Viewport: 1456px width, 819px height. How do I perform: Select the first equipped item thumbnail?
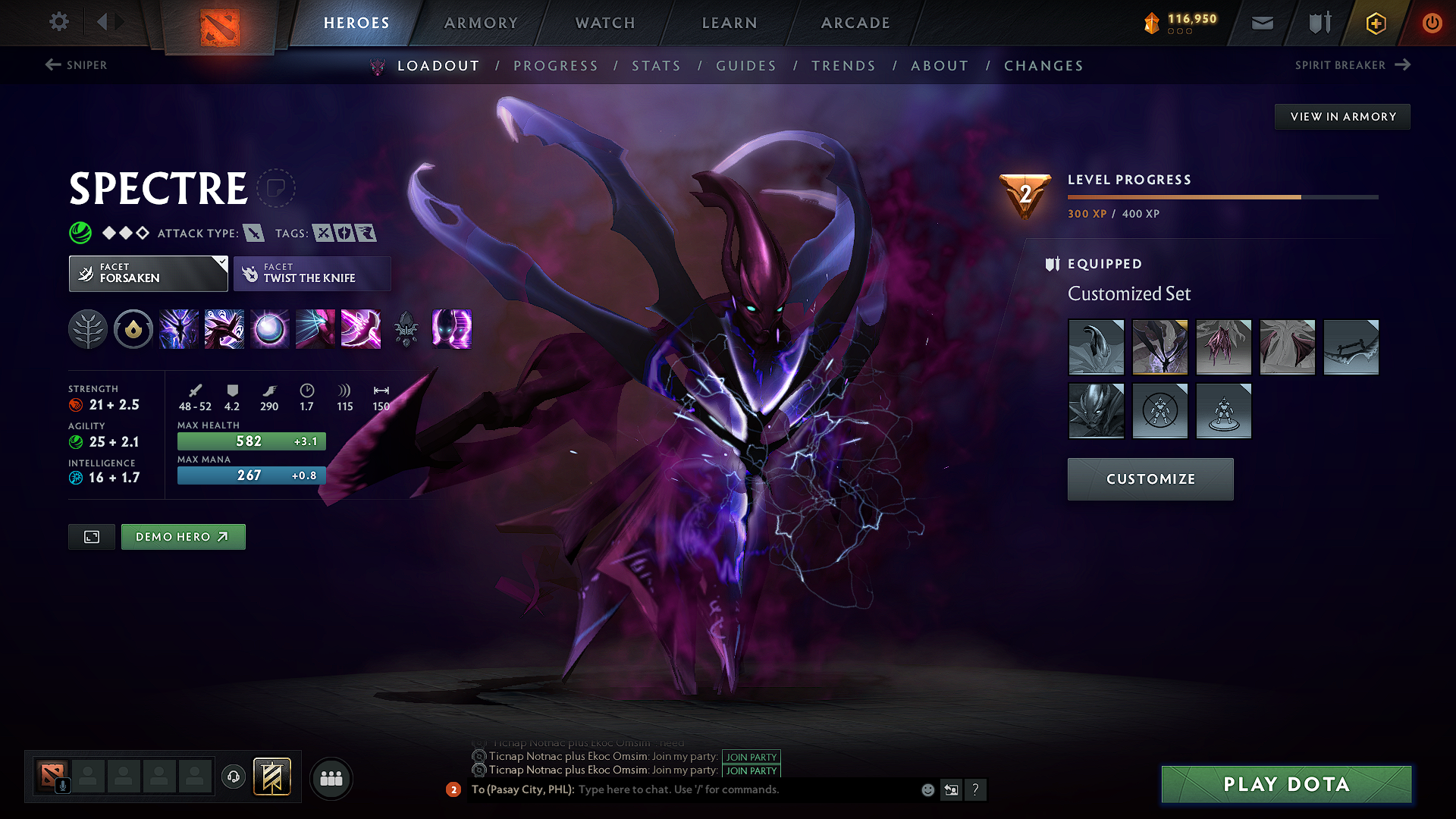tap(1097, 347)
